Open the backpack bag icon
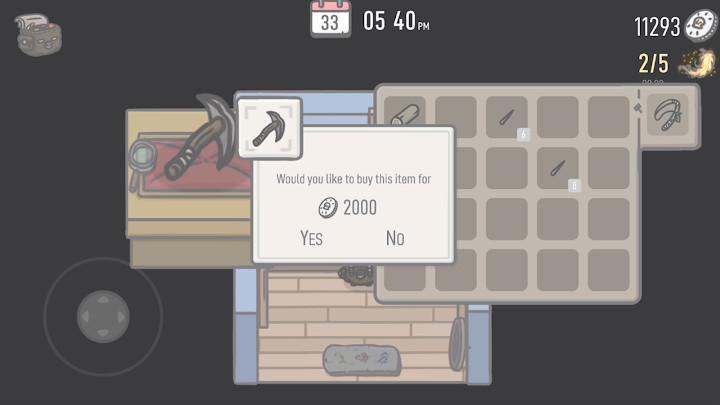 tap(40, 33)
